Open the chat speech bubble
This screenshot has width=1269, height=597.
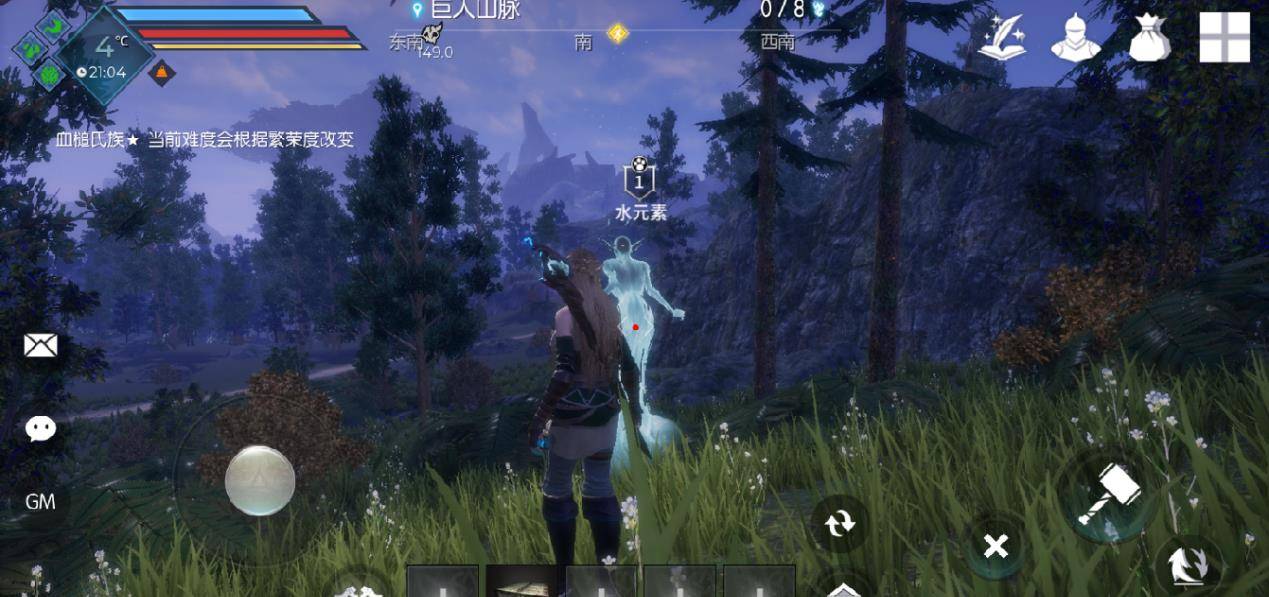tap(40, 429)
